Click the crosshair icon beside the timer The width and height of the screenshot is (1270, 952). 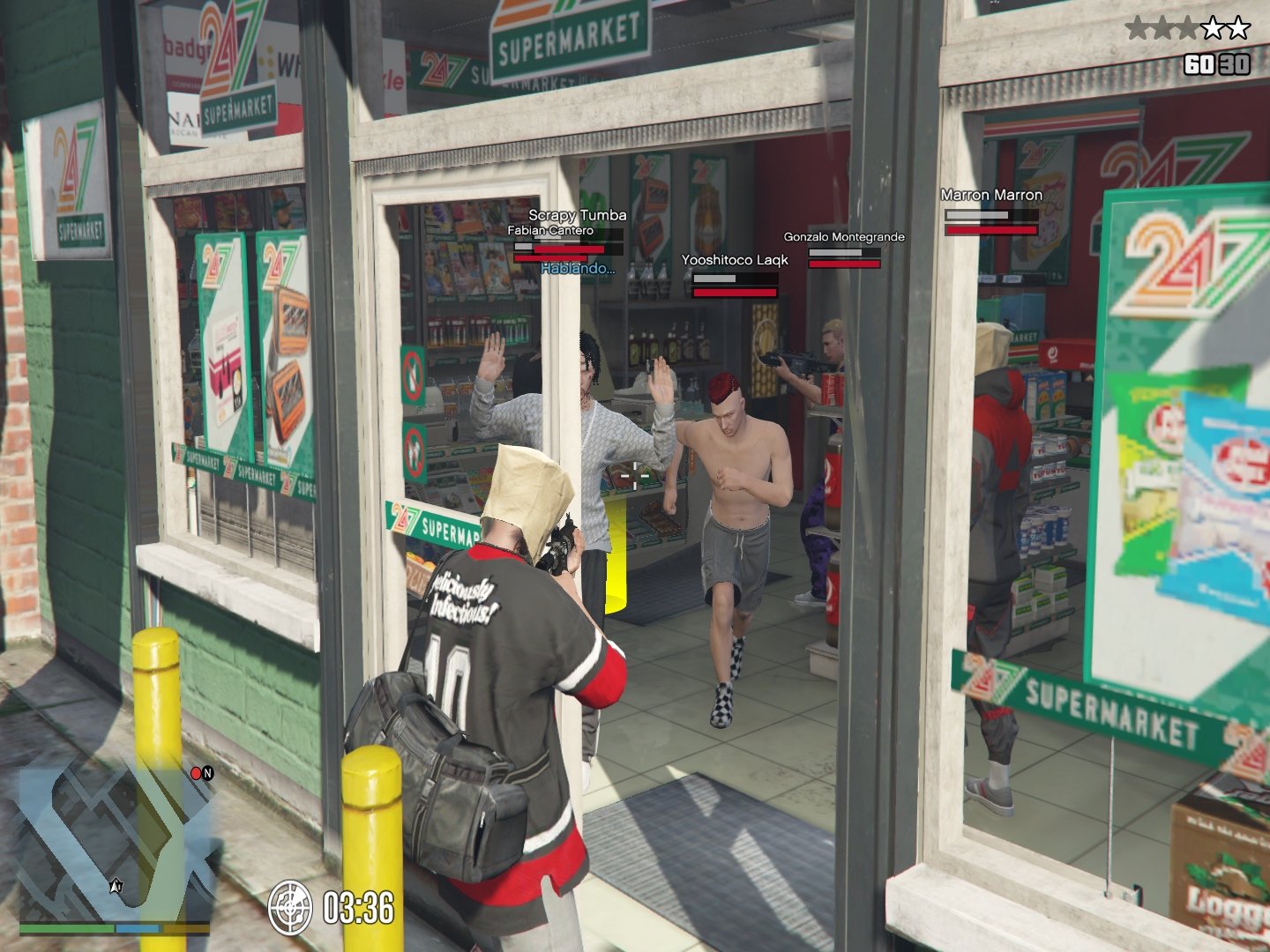290,907
